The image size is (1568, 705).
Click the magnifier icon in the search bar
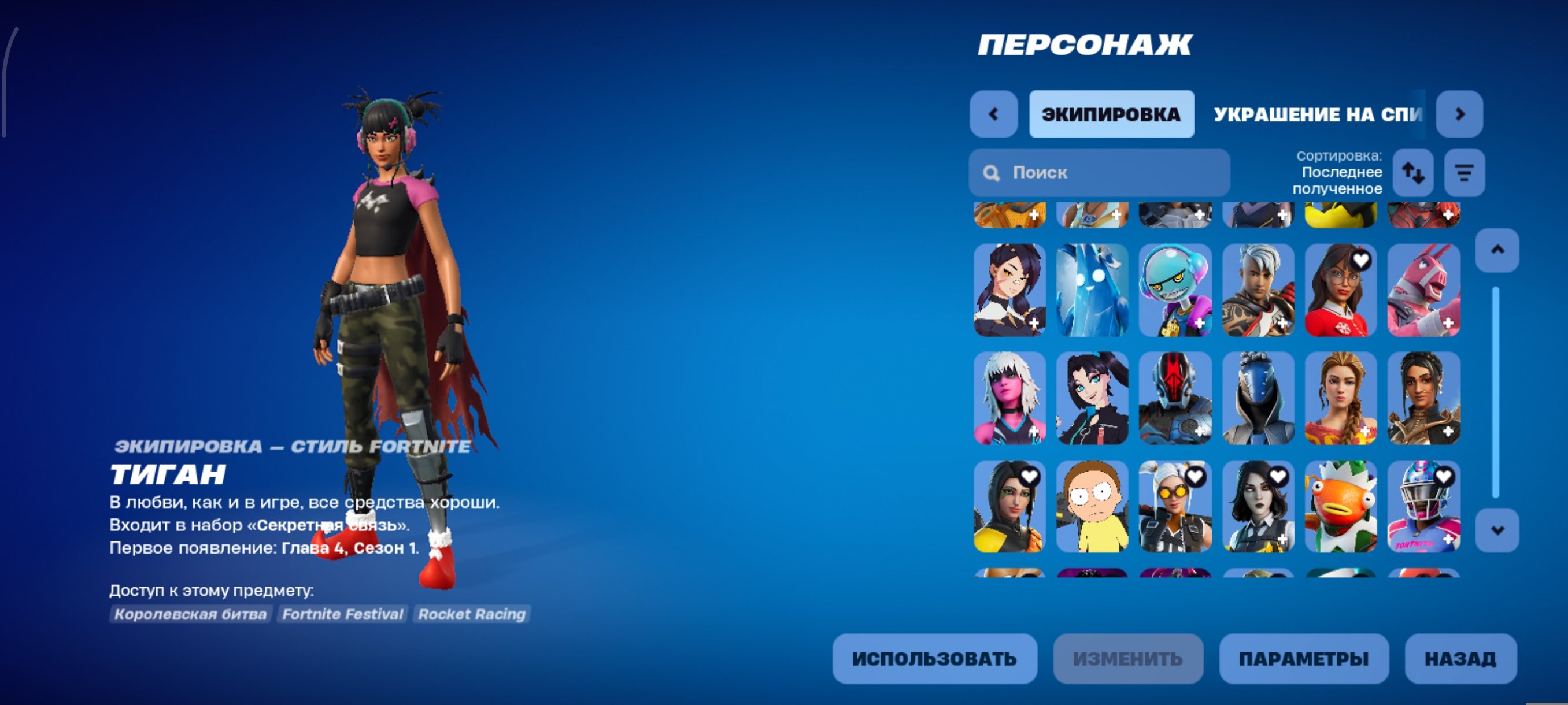pos(992,173)
